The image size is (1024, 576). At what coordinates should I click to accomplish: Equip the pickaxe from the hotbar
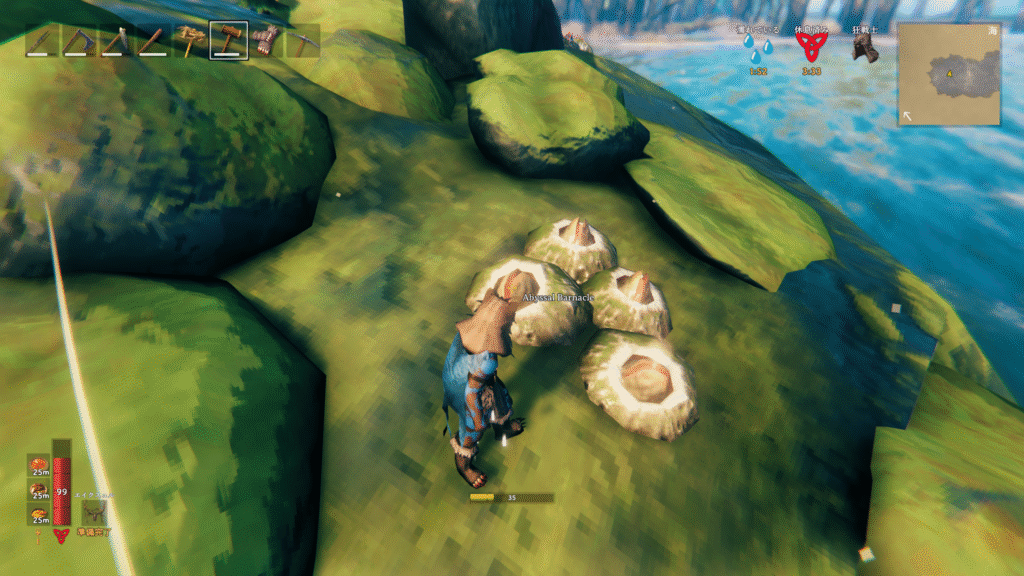point(303,41)
